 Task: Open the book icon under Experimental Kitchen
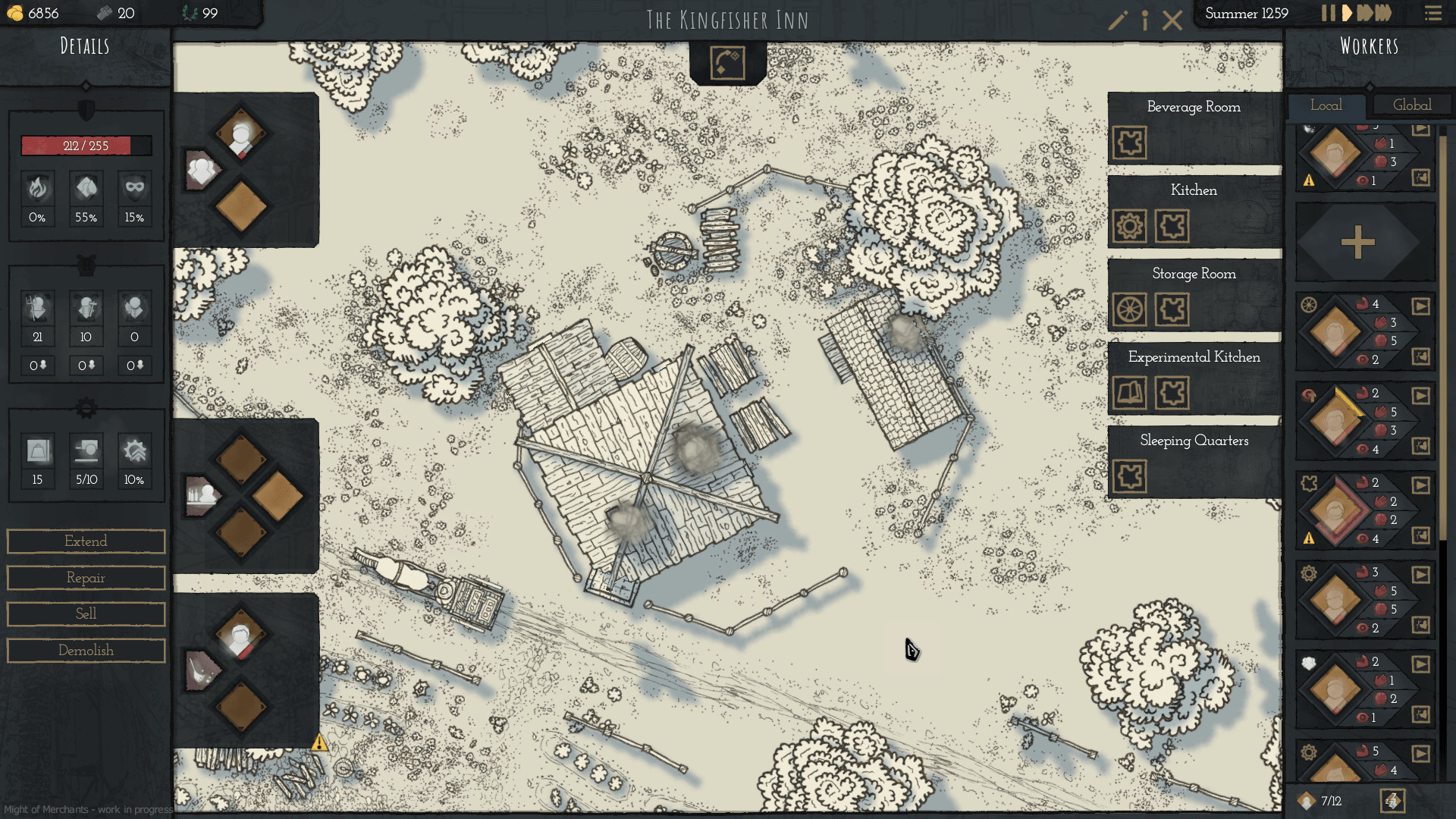pos(1129,392)
